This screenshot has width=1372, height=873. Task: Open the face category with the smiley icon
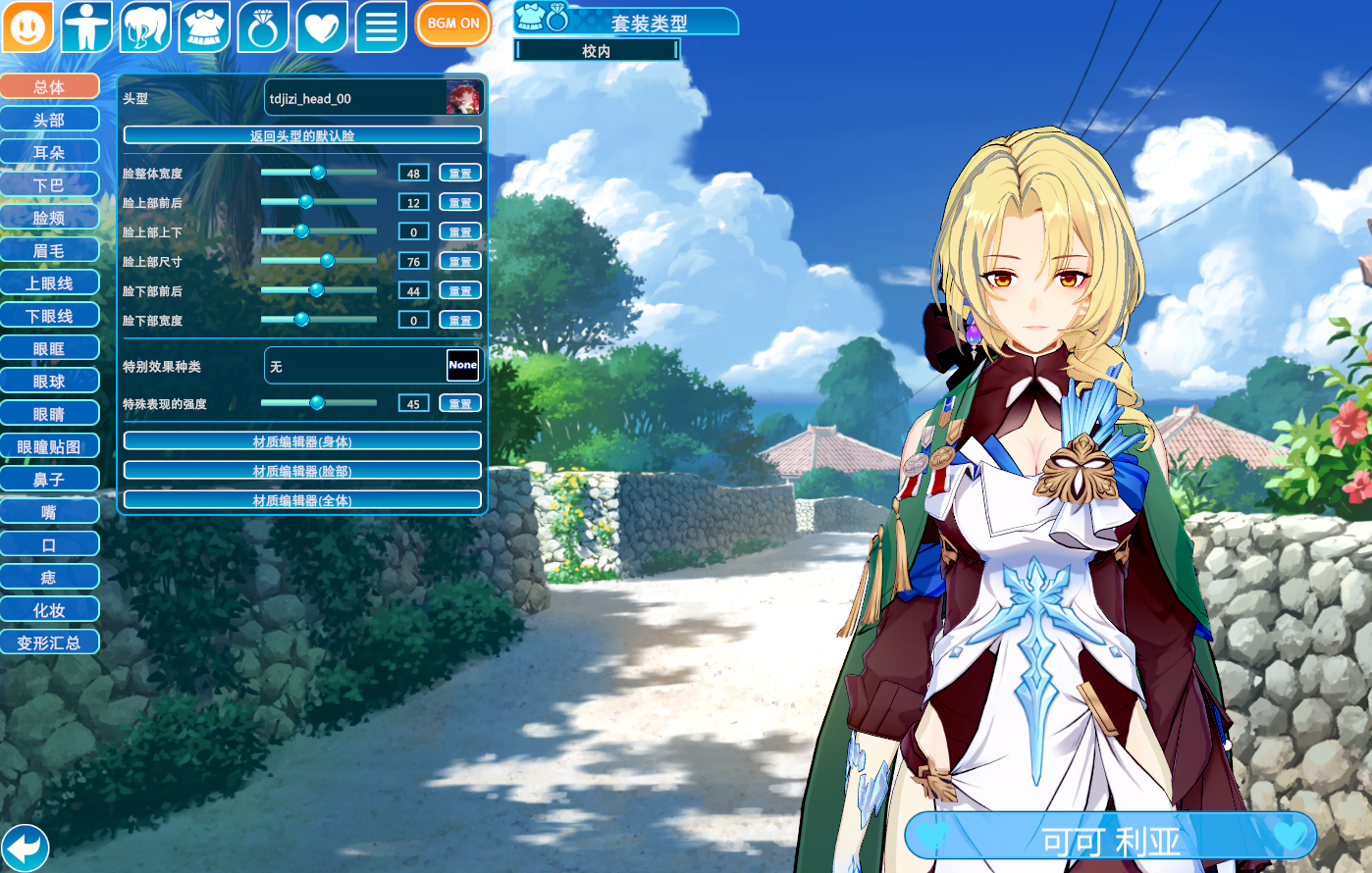[x=27, y=26]
